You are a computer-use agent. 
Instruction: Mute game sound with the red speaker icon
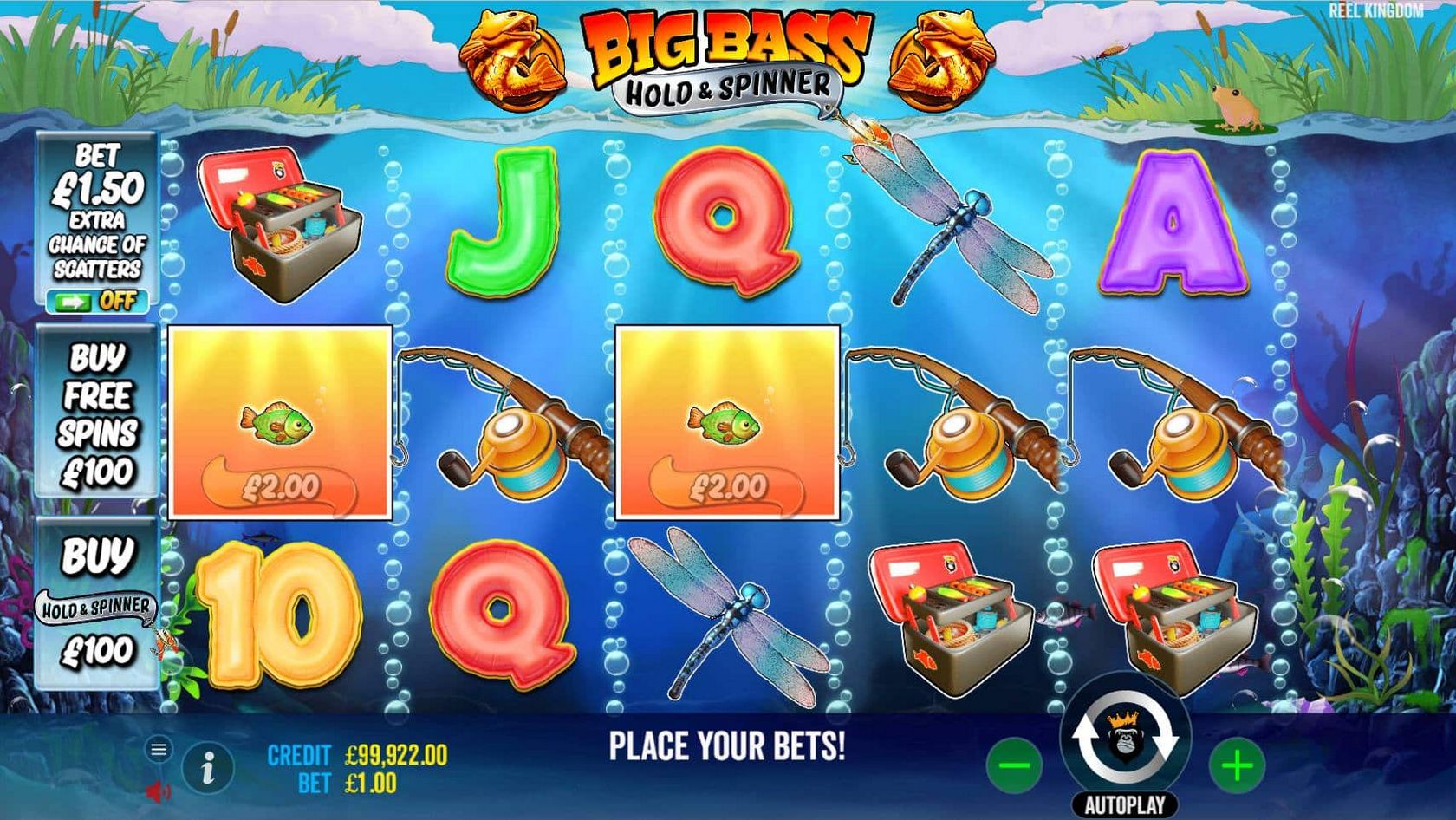156,791
